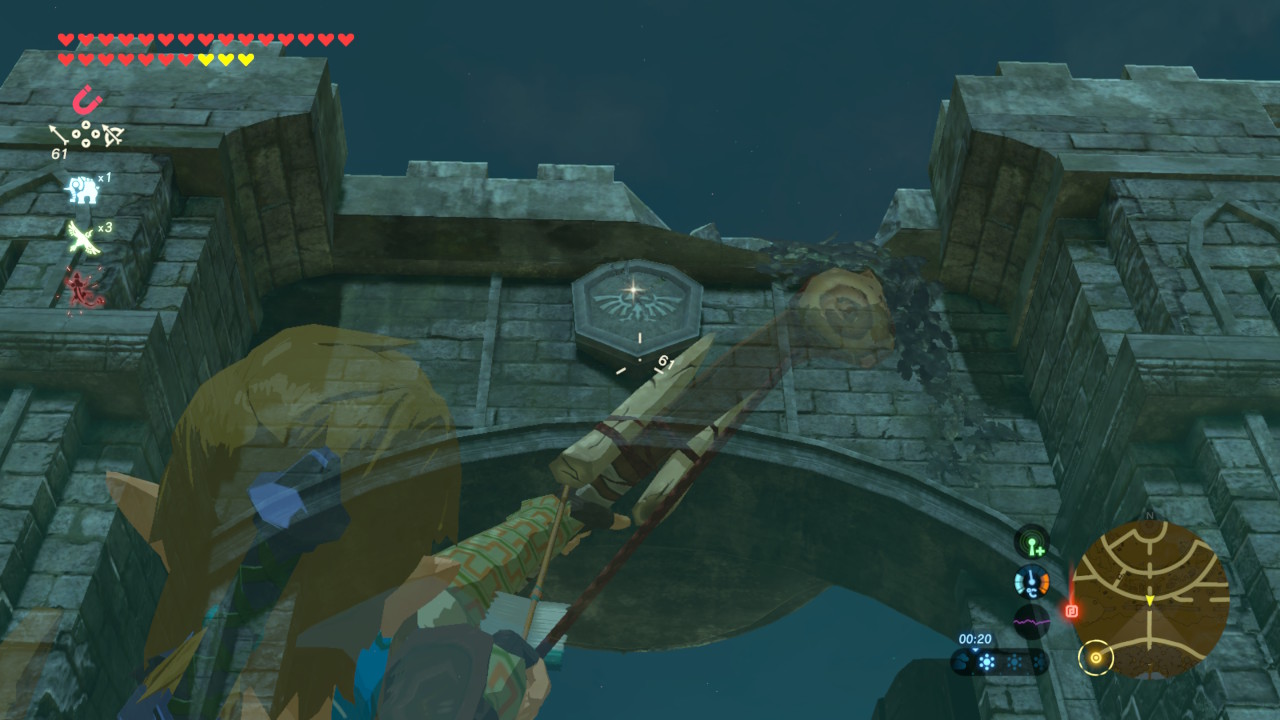Click the purple noise meter
Viewport: 1280px width, 720px height.
click(x=1031, y=621)
